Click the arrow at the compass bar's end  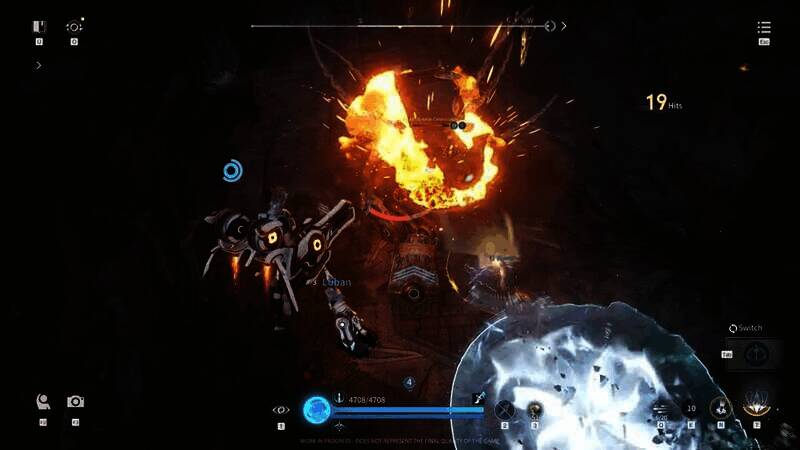[563, 26]
